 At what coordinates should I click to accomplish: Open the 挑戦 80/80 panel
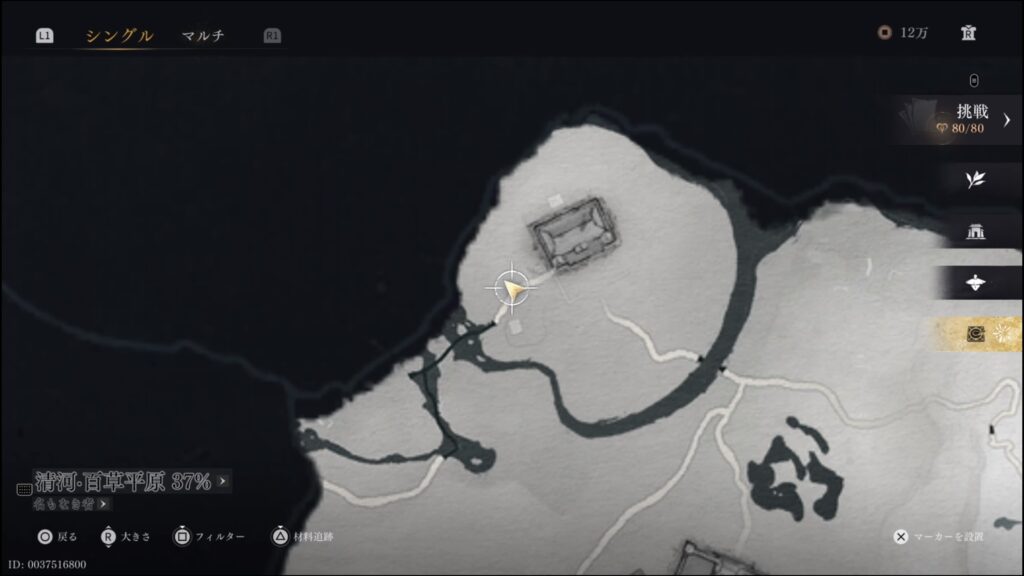(x=962, y=119)
